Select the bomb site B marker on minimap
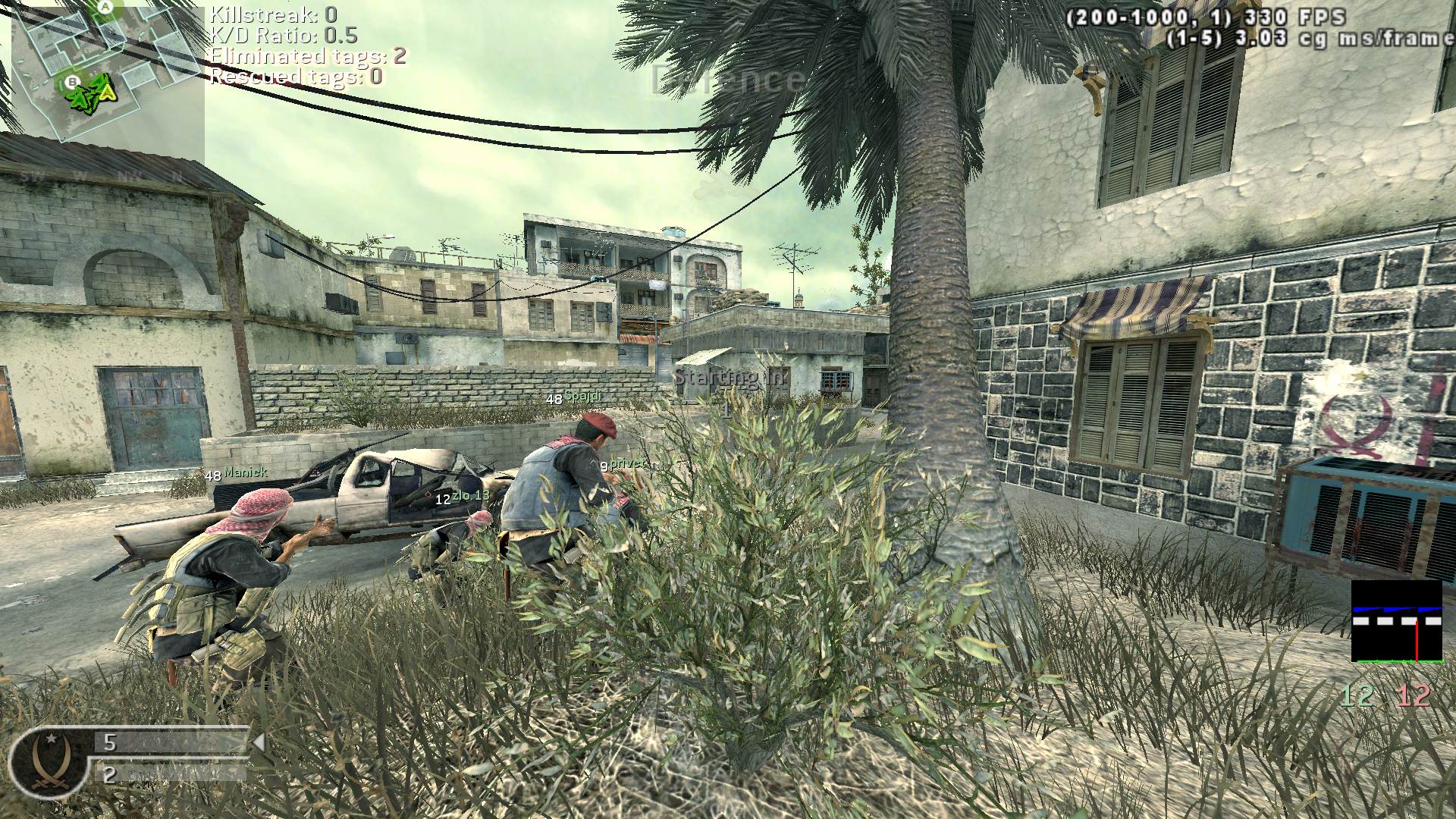The width and height of the screenshot is (1456, 819). 73,81
